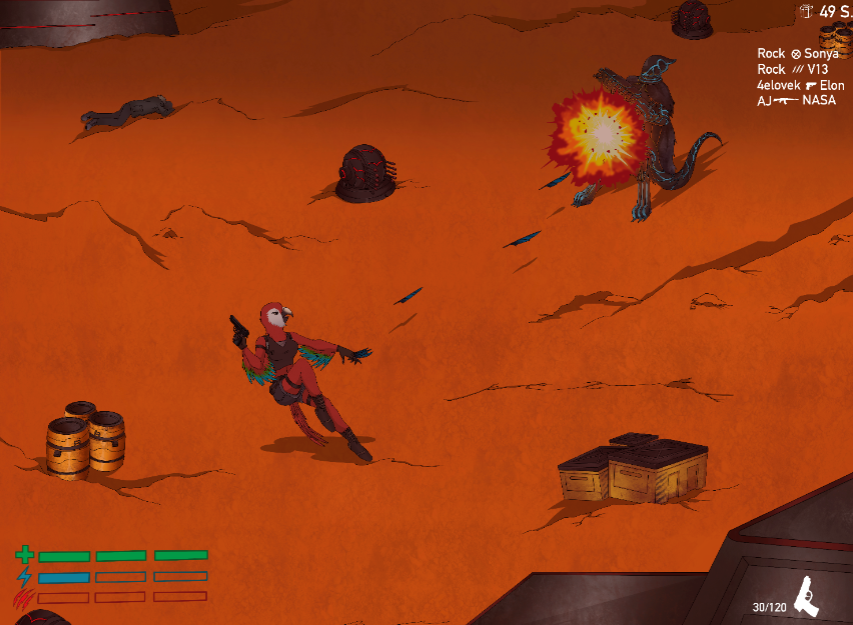This screenshot has height=625, width=853.
Task: Select the pistol weapon icon
Action: point(805,597)
